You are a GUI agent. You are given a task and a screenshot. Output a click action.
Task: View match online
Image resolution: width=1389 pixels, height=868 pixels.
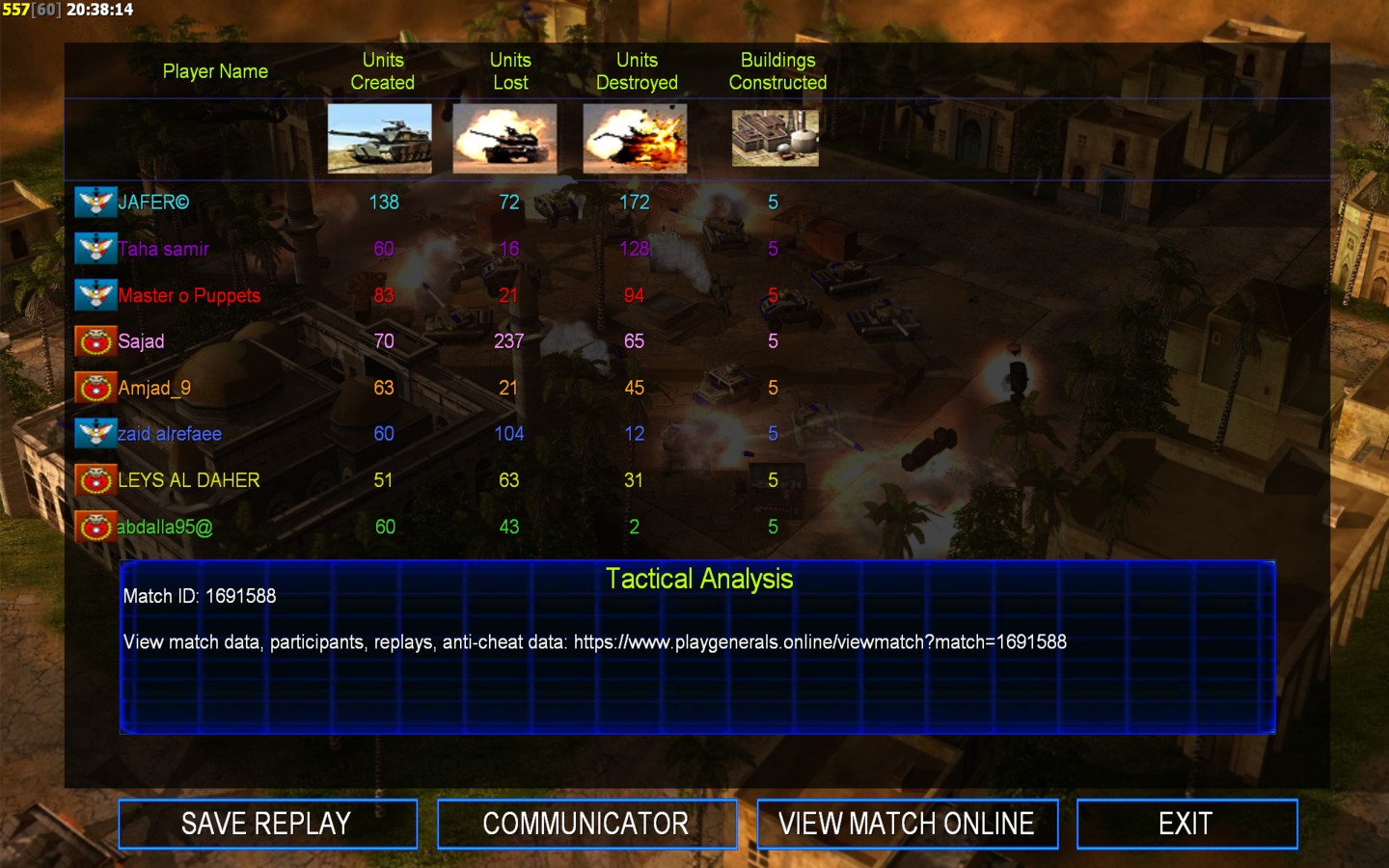click(x=907, y=824)
